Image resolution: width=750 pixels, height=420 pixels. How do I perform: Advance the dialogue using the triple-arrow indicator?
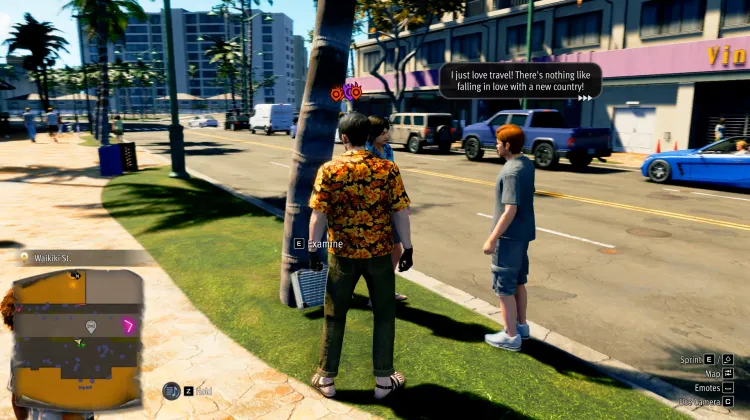coord(585,97)
